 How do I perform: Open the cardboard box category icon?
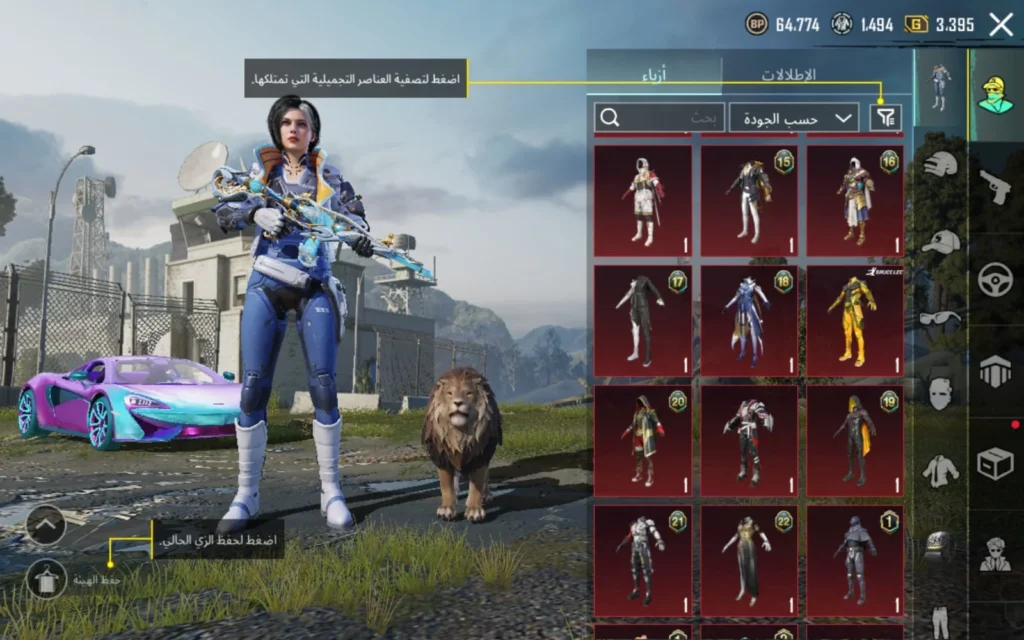[995, 464]
